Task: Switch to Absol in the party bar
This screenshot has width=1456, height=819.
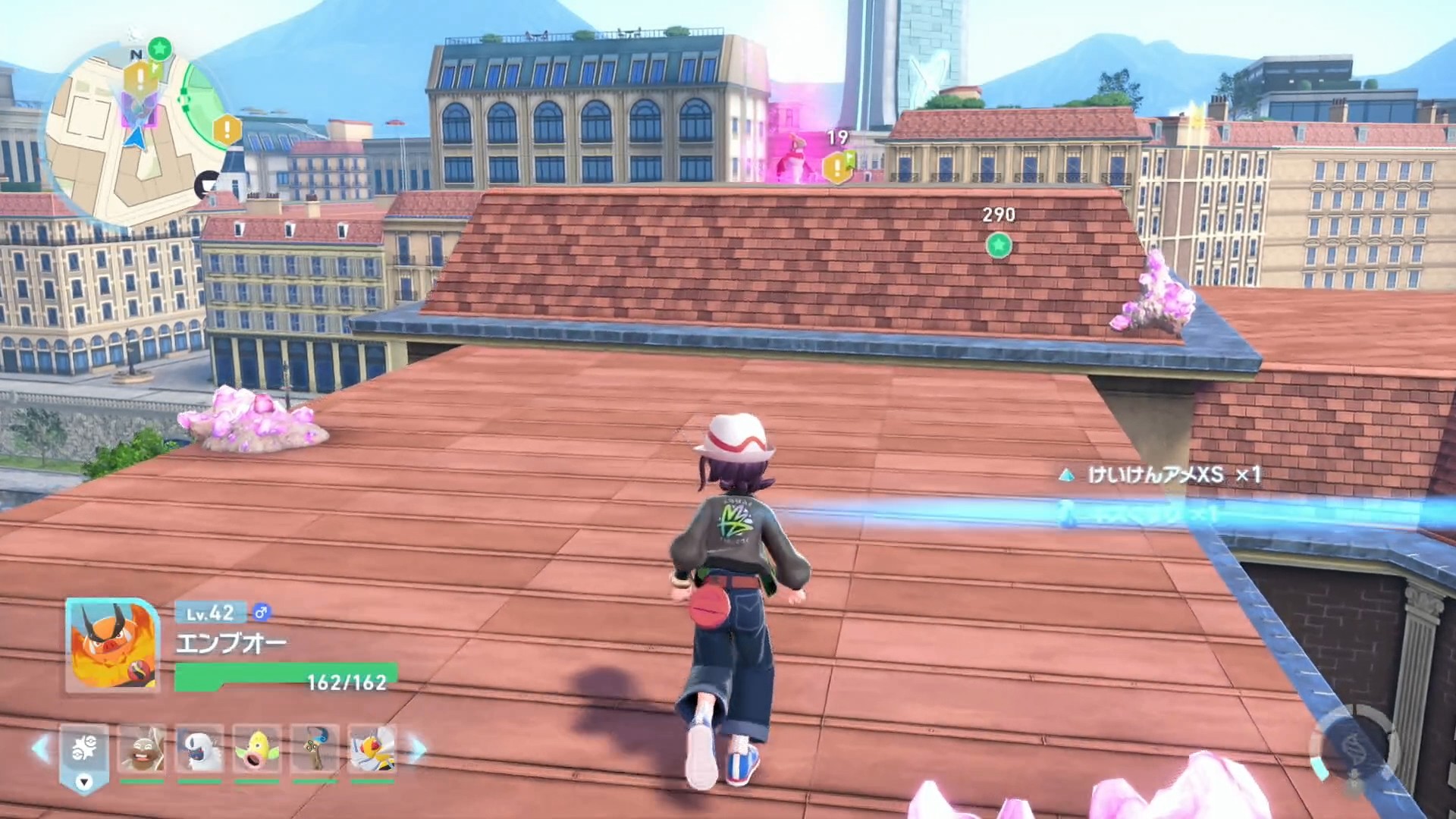Action: point(199,749)
